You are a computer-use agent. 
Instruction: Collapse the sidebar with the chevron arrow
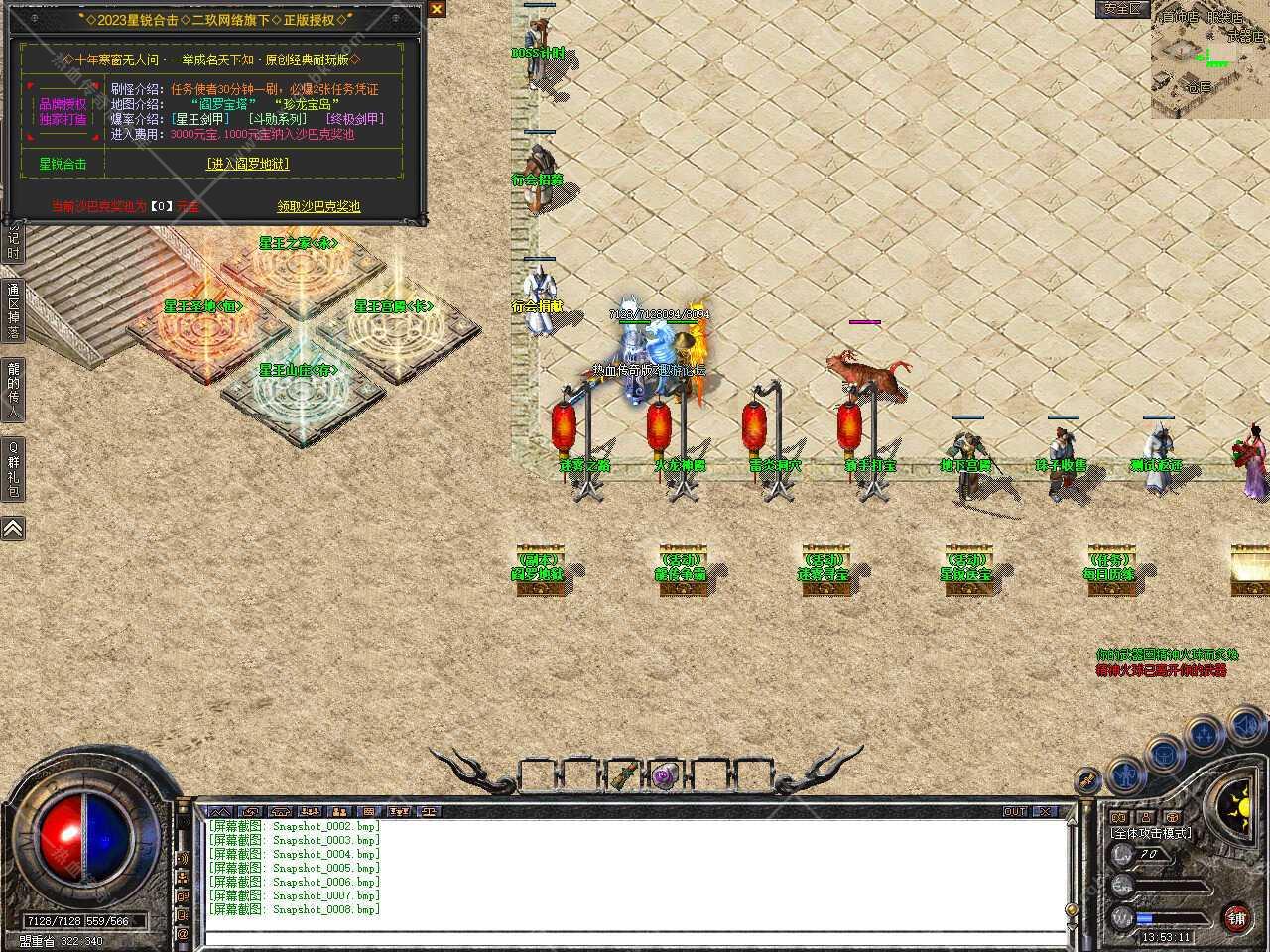(x=12, y=528)
